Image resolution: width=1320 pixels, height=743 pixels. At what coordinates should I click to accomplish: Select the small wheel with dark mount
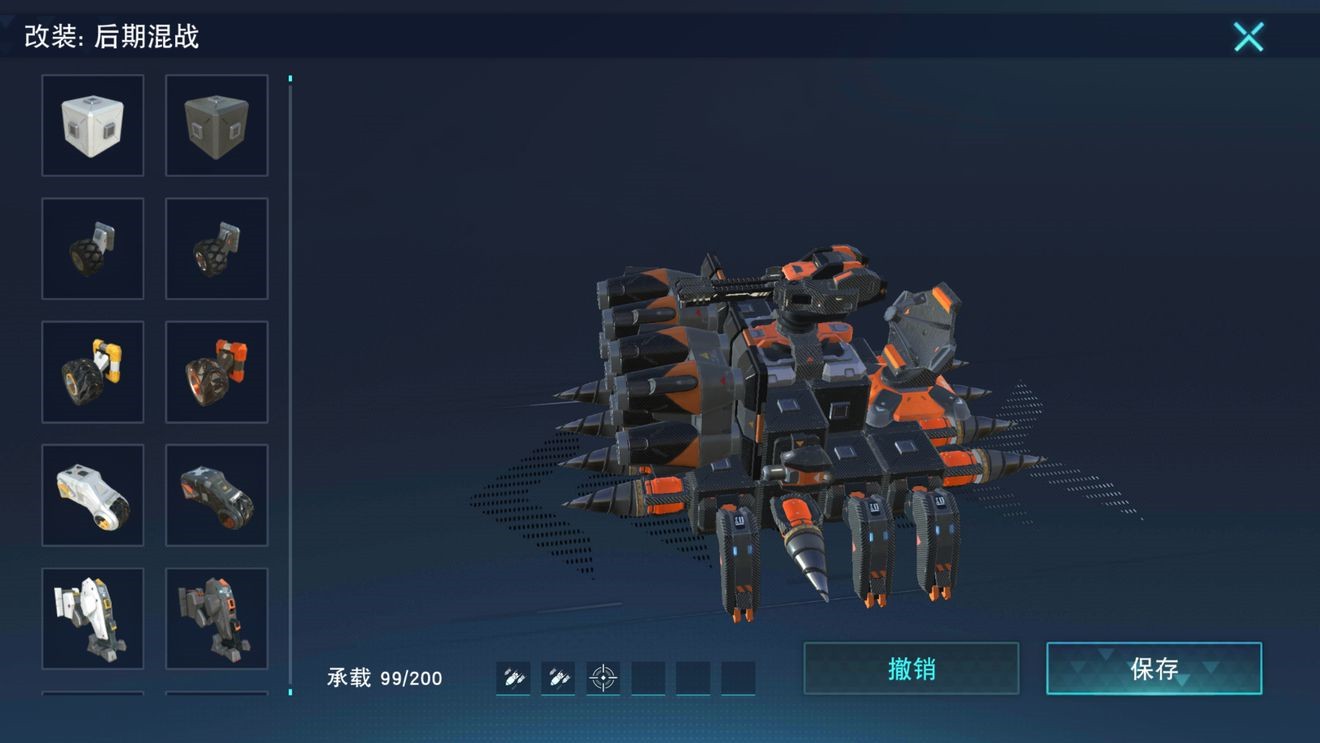pyautogui.click(x=216, y=249)
